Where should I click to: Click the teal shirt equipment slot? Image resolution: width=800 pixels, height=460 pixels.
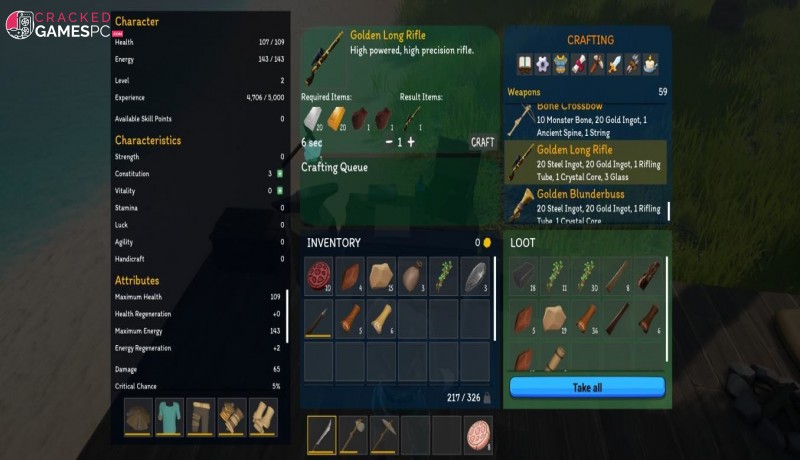169,417
